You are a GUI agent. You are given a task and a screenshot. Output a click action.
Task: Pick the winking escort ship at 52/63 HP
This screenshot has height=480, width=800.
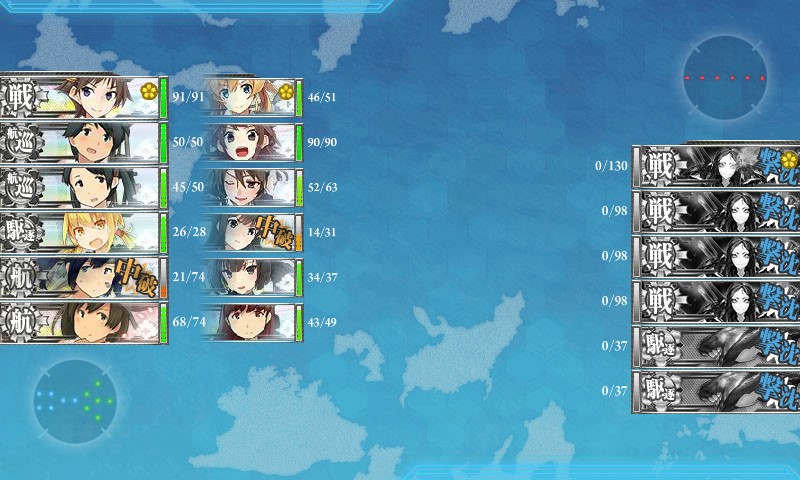click(x=250, y=188)
